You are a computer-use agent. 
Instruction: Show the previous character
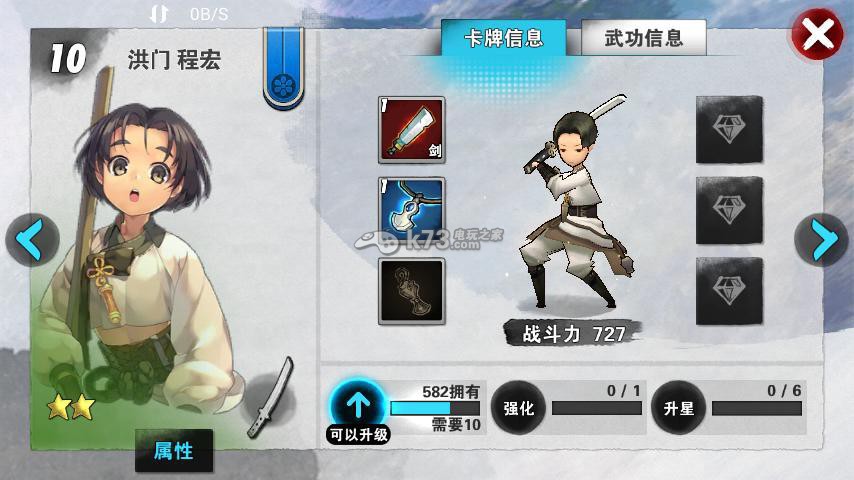(30, 239)
